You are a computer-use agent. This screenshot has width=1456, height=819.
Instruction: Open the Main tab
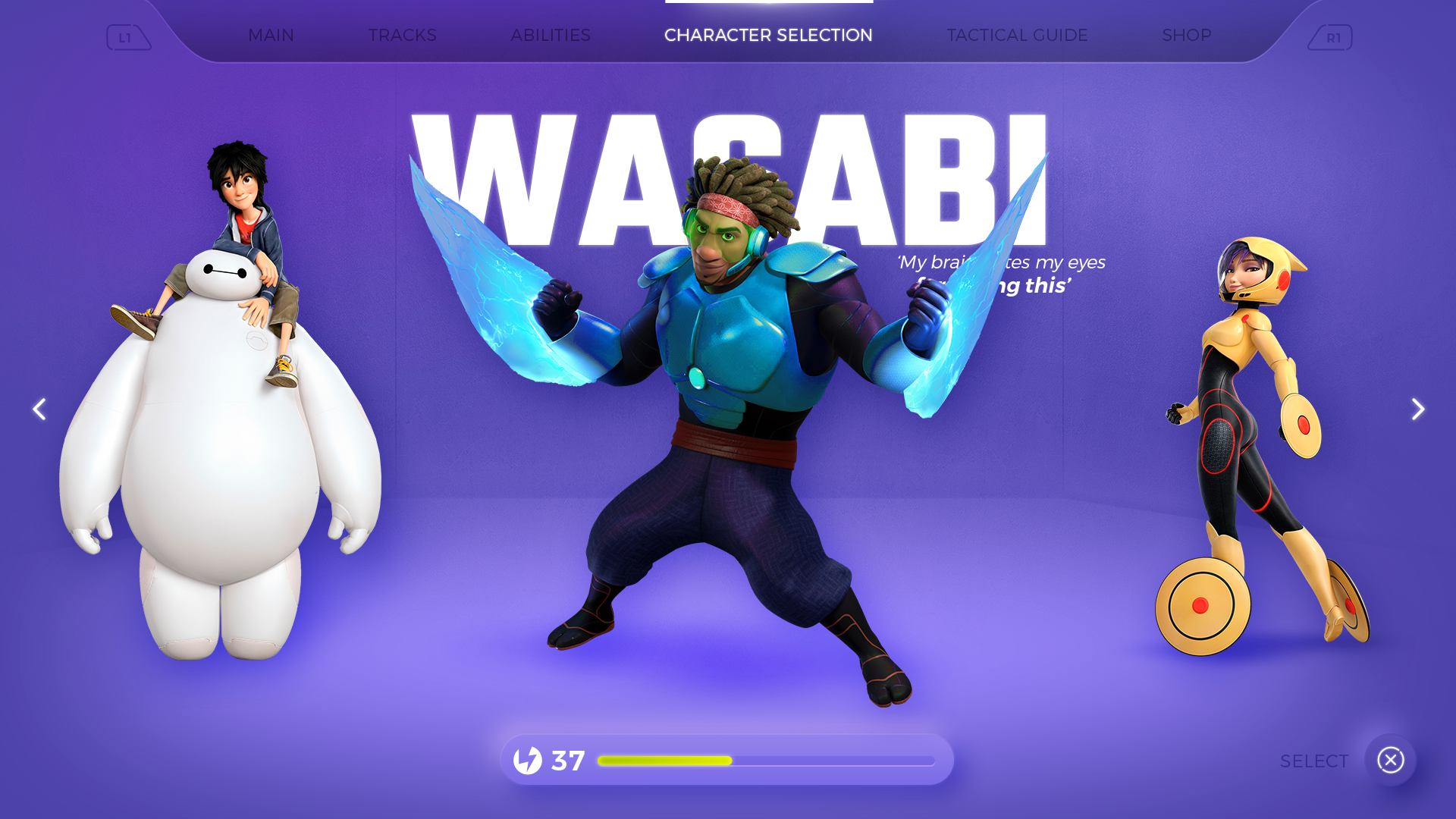[271, 36]
